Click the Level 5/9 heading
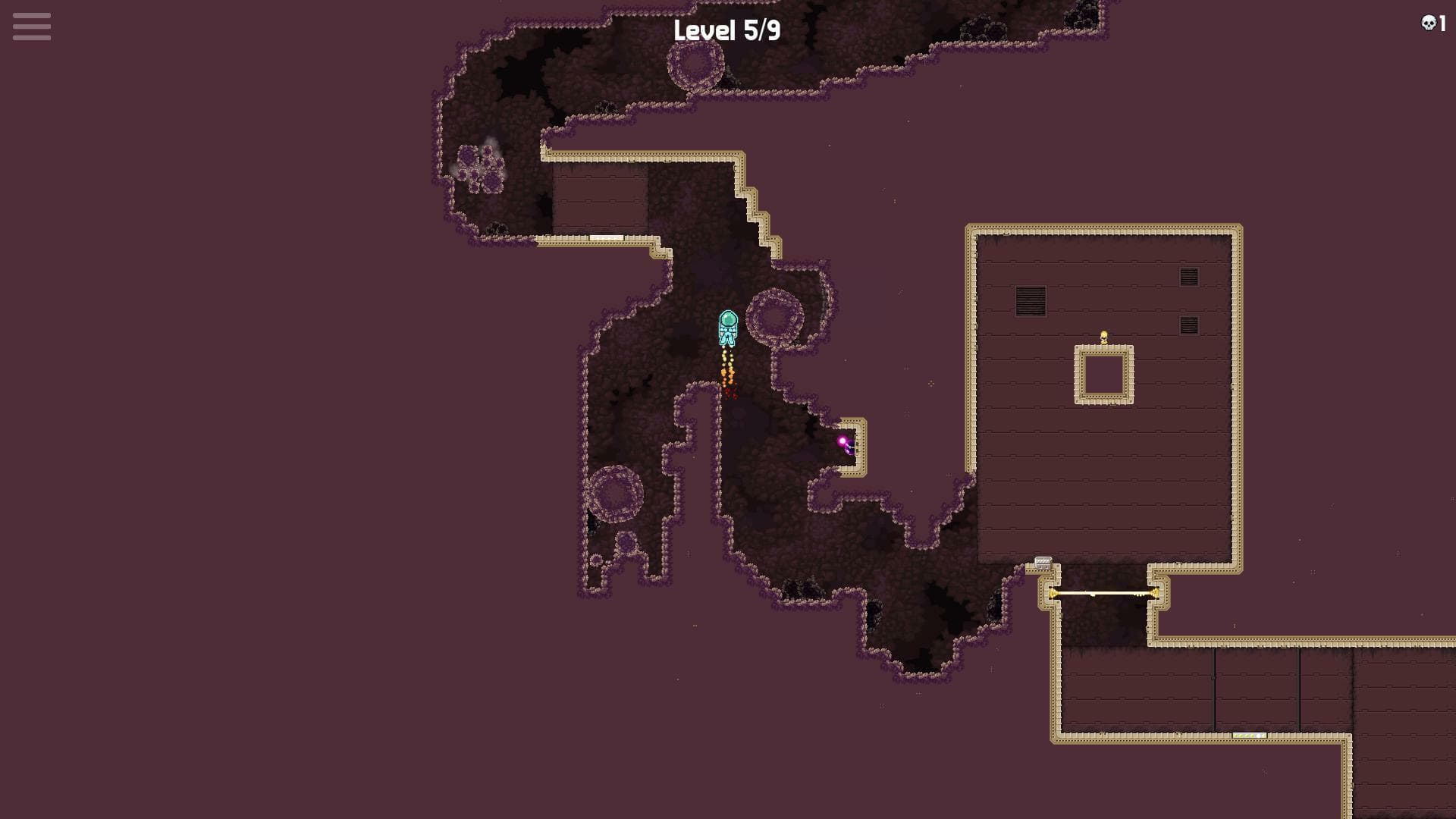Screen dimensions: 1456x819 tap(727, 31)
